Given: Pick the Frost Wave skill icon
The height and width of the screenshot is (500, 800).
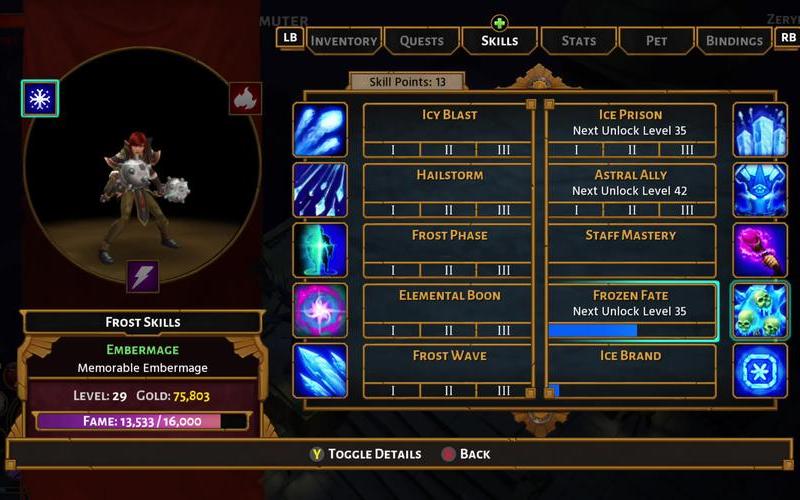Looking at the screenshot, I should pos(320,370).
